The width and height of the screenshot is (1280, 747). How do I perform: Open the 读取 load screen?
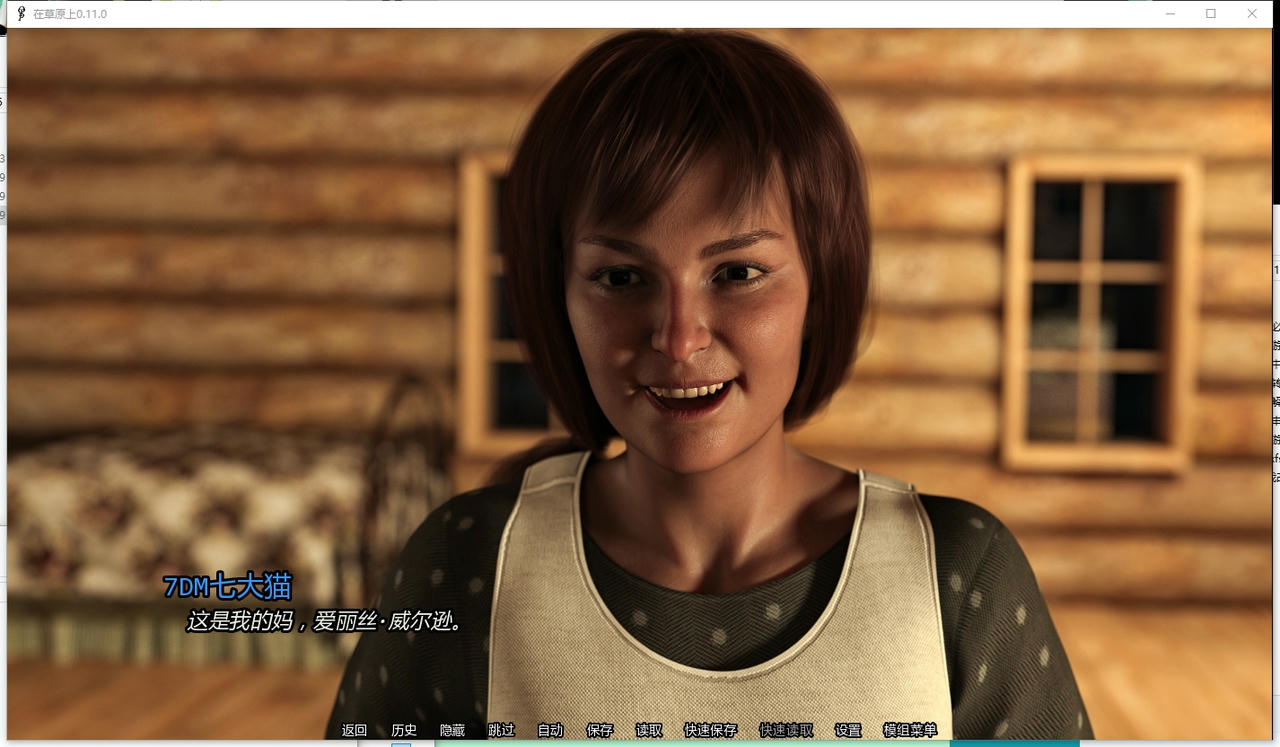pyautogui.click(x=646, y=730)
